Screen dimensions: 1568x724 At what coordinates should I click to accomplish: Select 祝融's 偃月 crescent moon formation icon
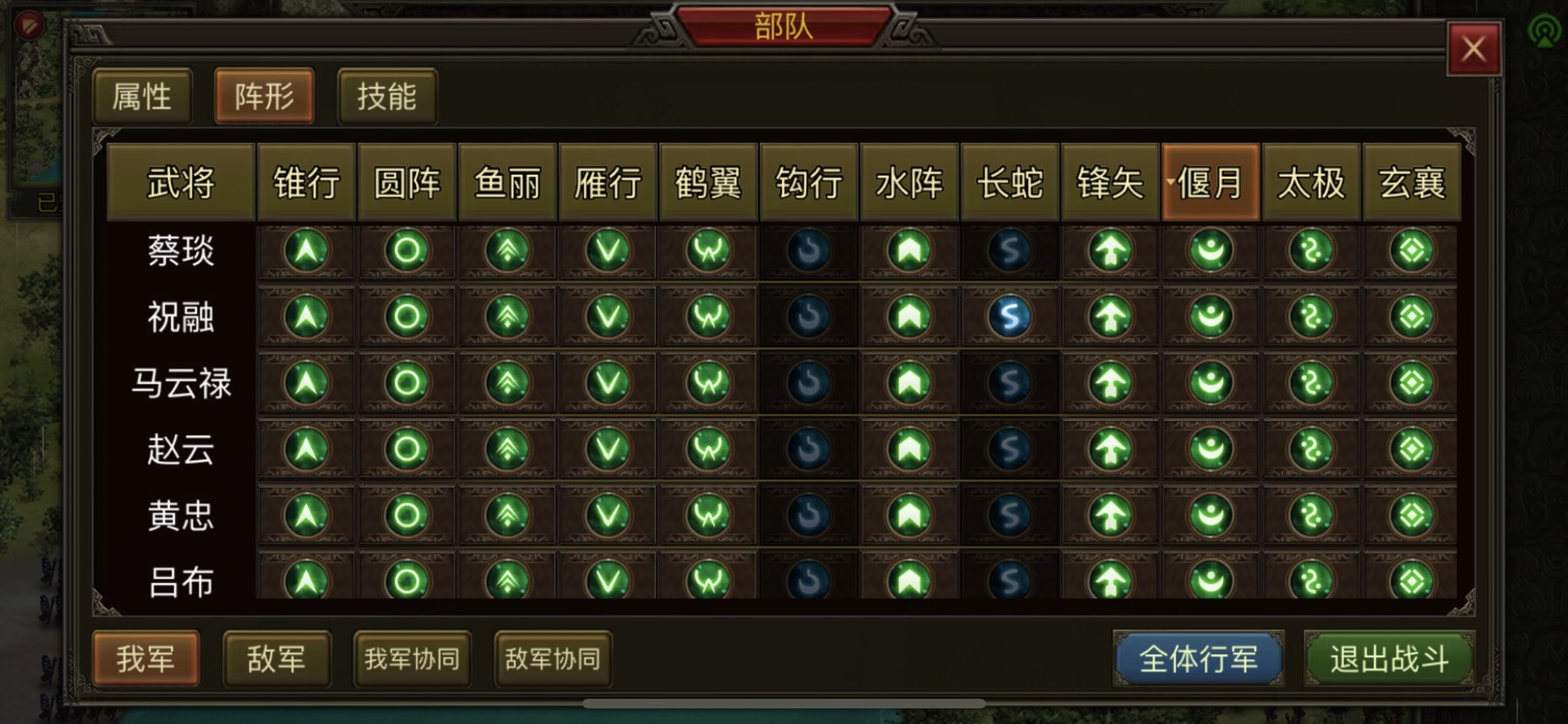point(1209,316)
